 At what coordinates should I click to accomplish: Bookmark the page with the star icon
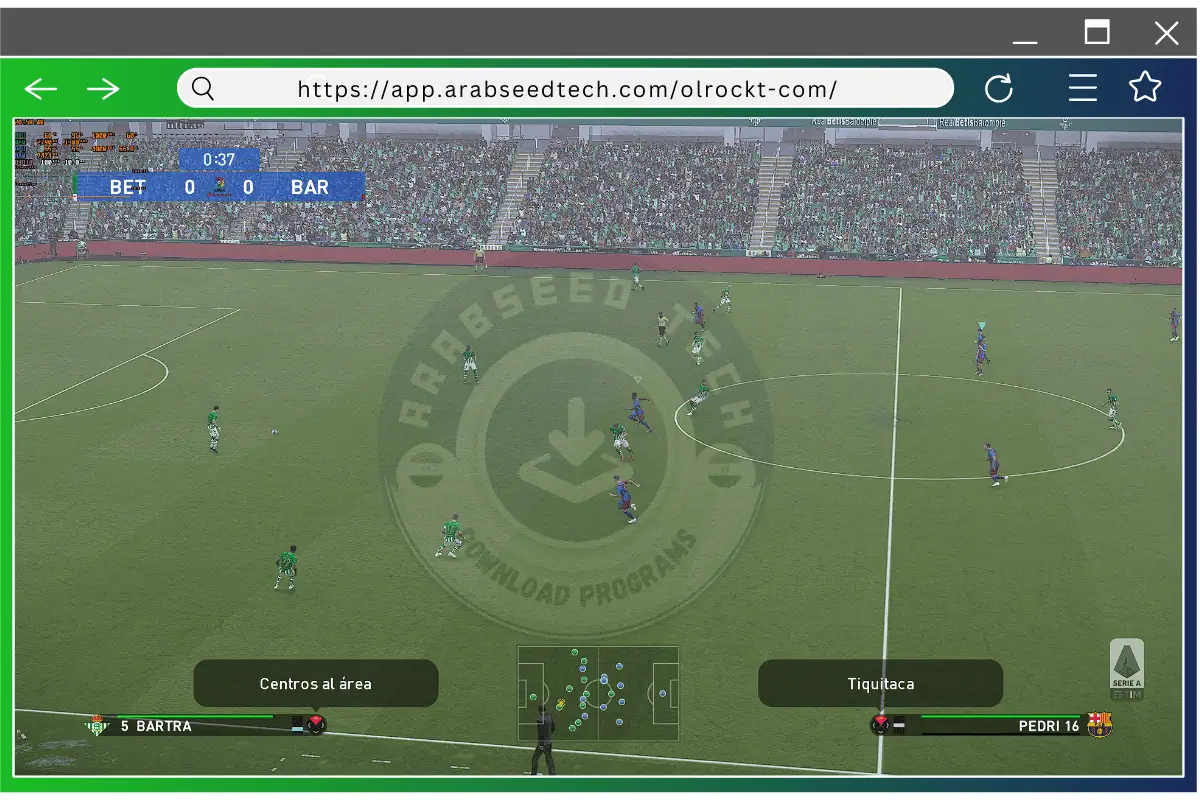(x=1145, y=88)
